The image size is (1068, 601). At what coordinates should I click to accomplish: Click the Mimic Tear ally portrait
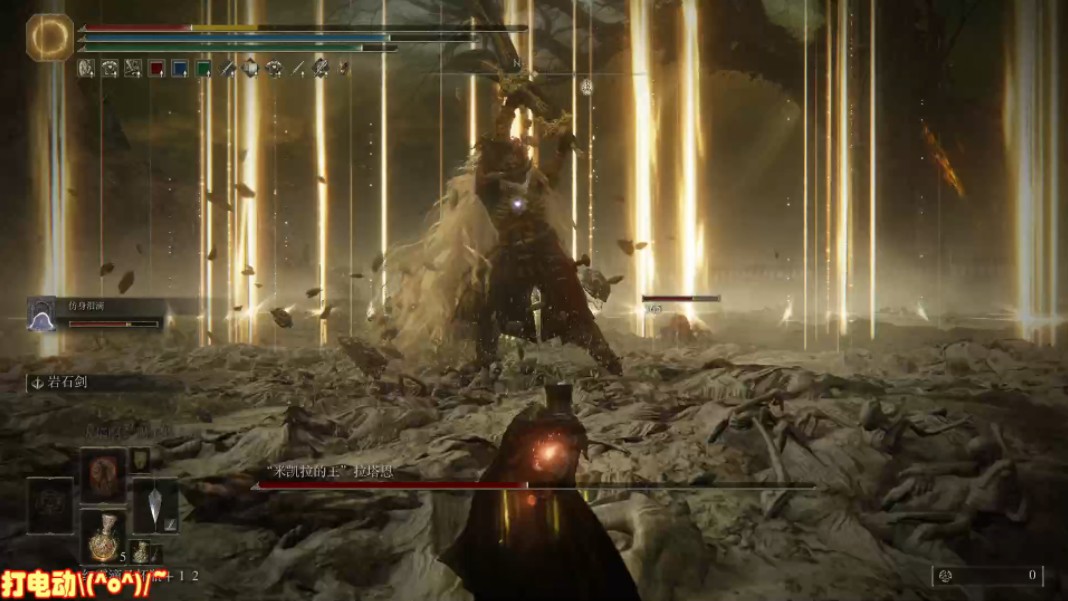coord(42,314)
